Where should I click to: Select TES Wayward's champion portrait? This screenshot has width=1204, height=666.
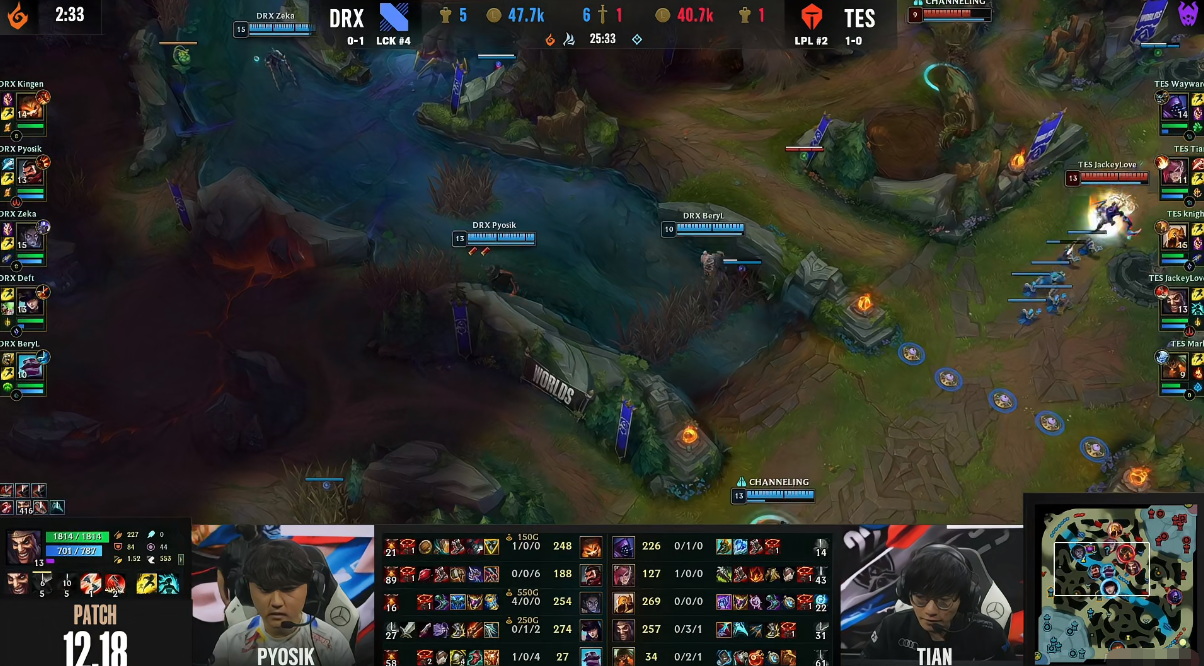(x=1175, y=108)
